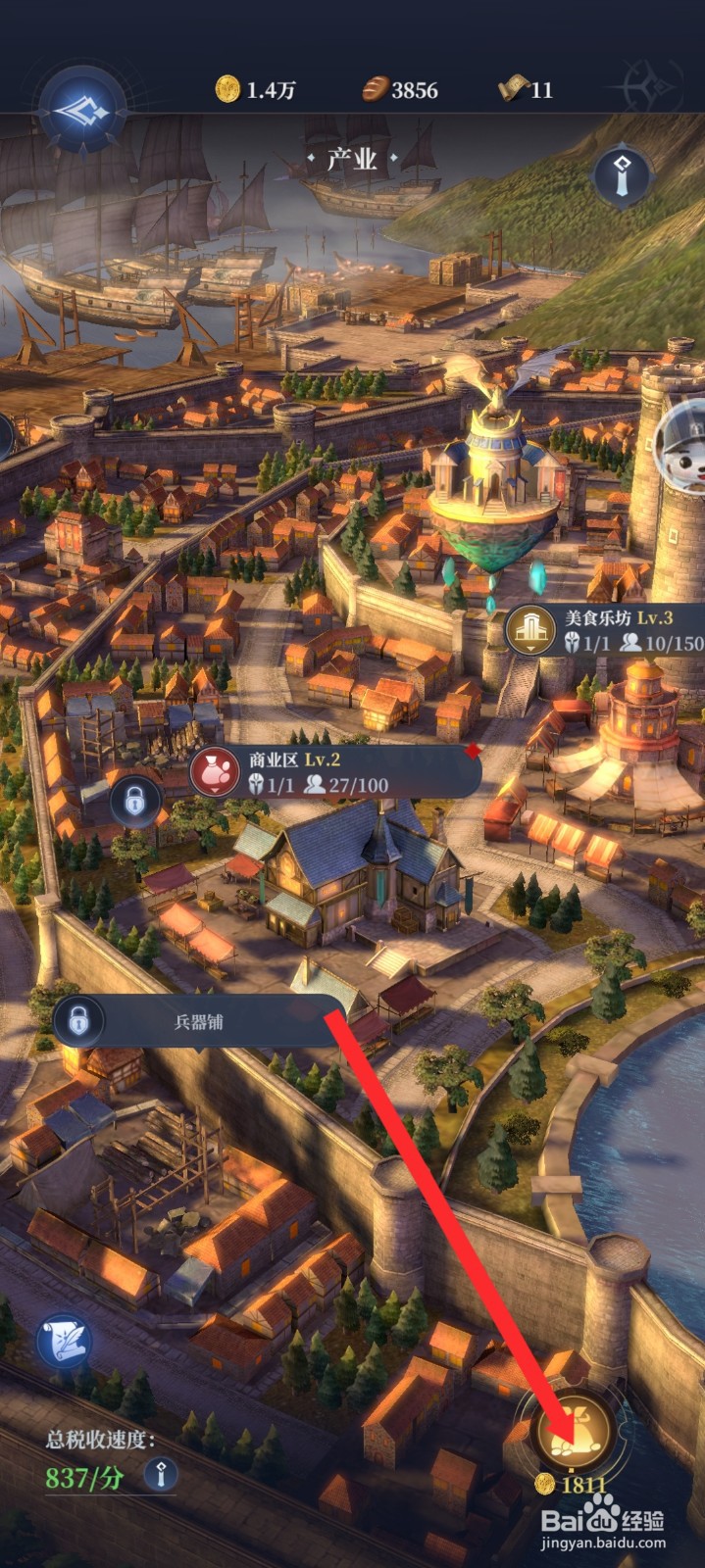Show tax speed info via the small i icon

(161, 1473)
